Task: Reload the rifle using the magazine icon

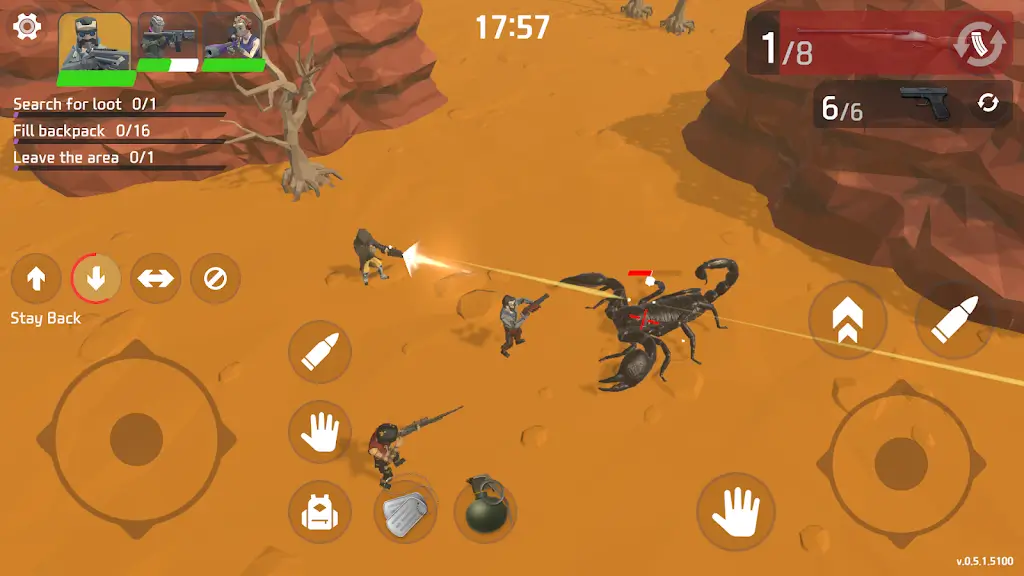Action: 976,46
